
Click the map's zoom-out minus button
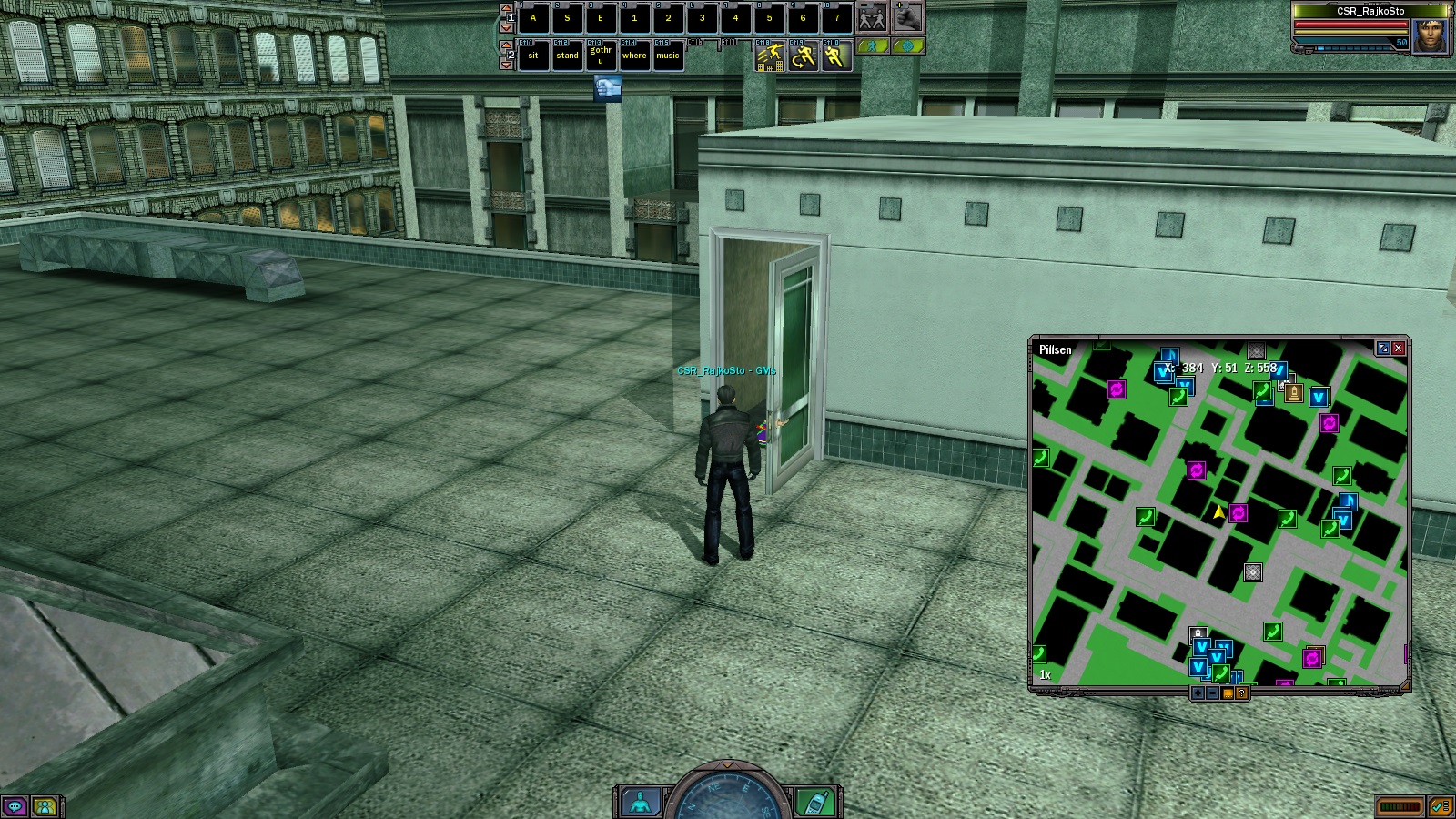point(1212,693)
